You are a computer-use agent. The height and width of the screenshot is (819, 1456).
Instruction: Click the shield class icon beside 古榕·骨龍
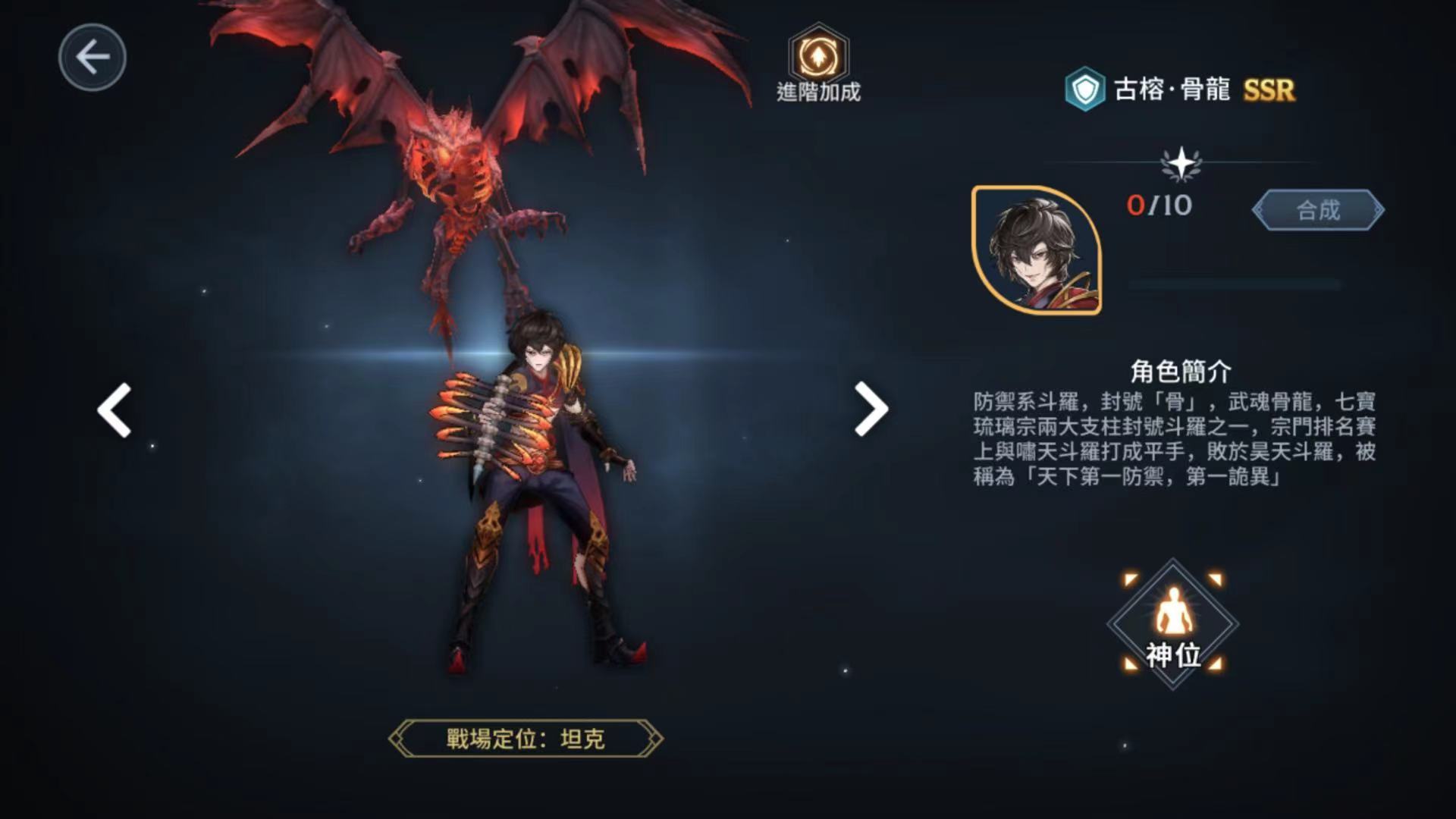point(1085,89)
